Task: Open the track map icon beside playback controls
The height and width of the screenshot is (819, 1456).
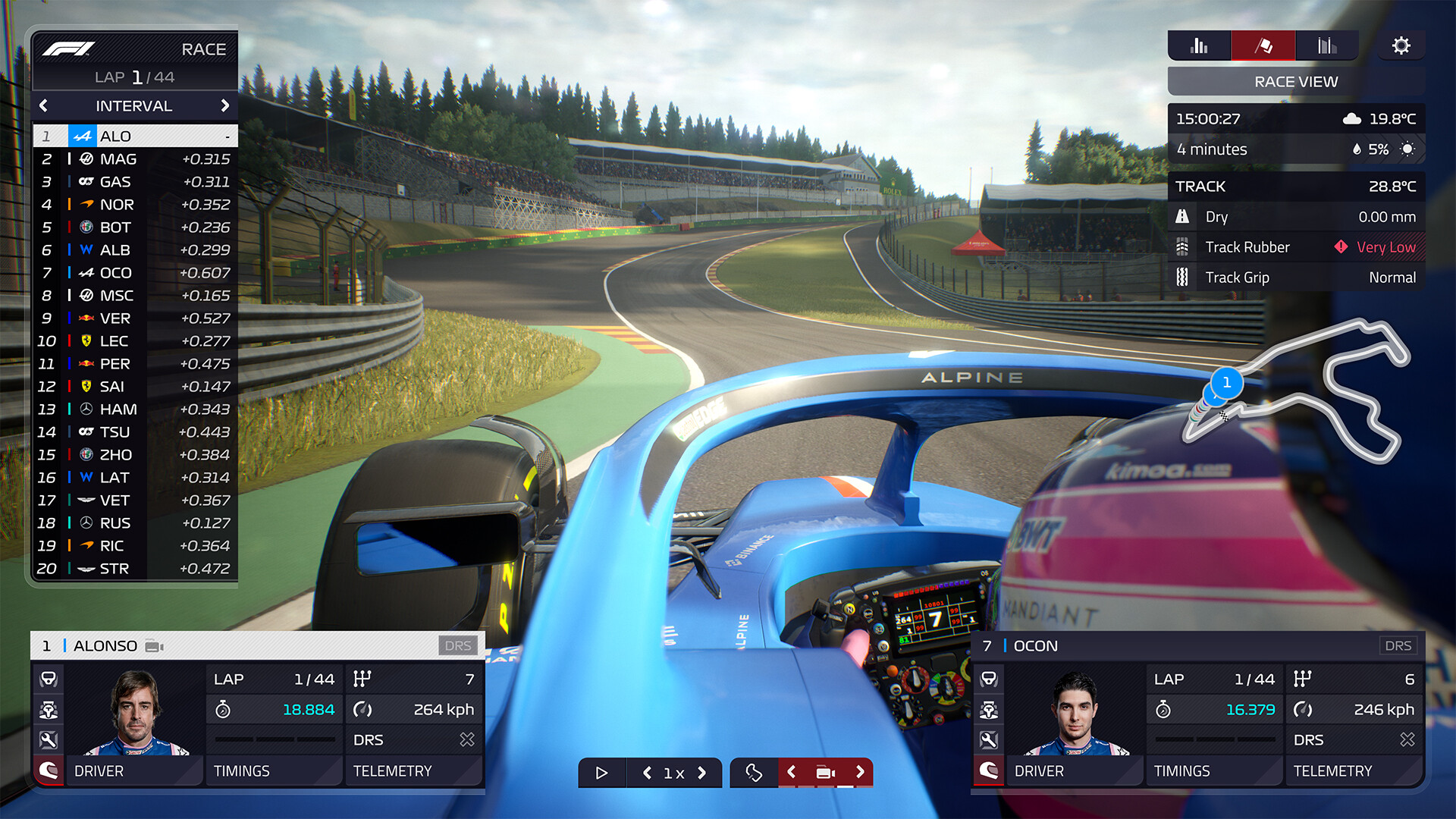Action: tap(755, 773)
